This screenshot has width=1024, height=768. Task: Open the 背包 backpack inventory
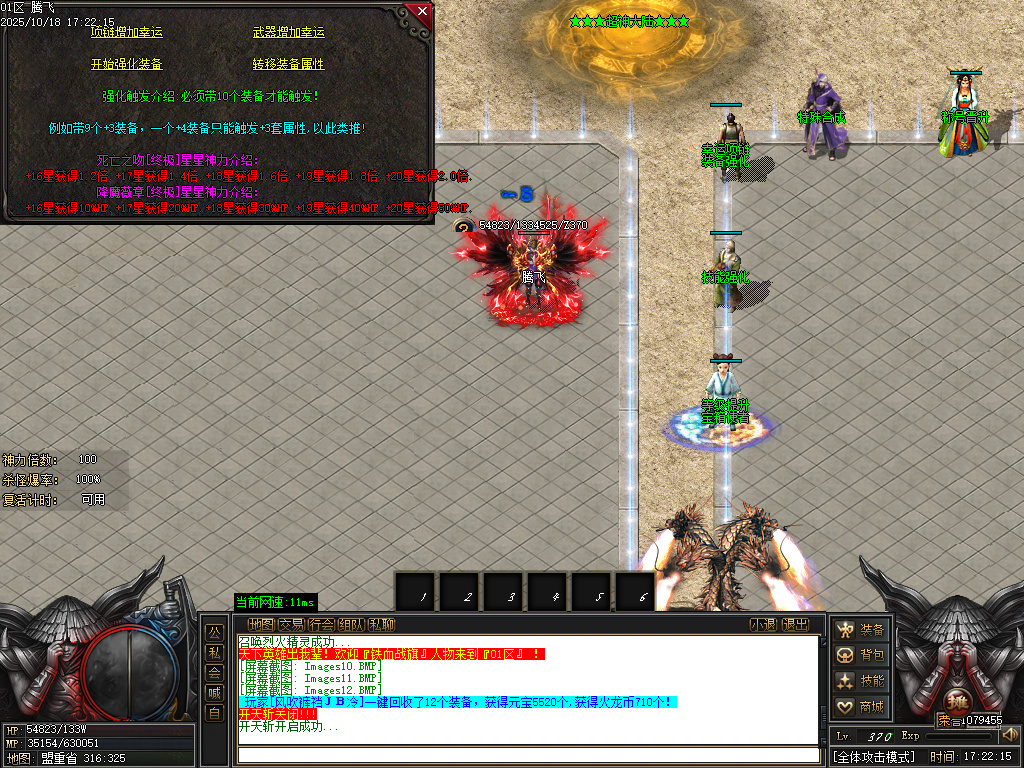(861, 655)
